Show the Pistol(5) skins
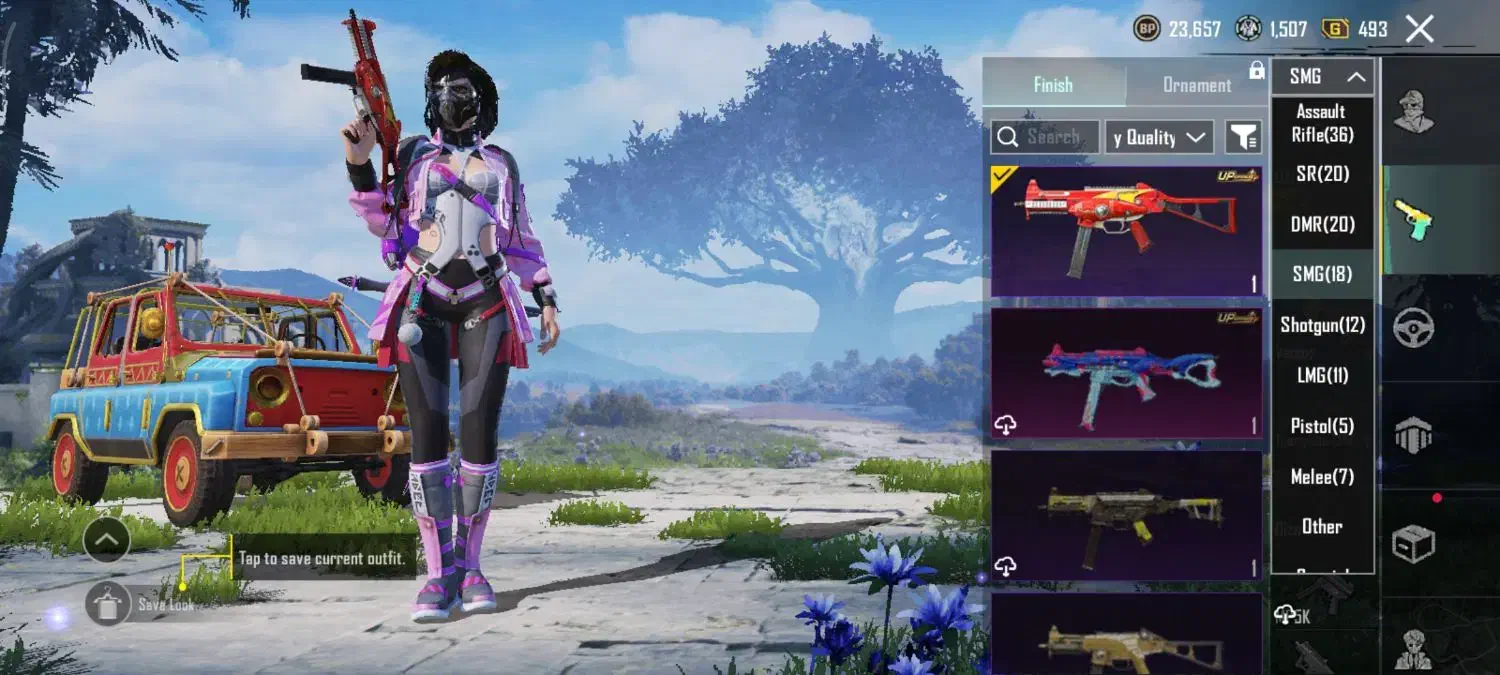This screenshot has height=675, width=1500. coord(1322,426)
